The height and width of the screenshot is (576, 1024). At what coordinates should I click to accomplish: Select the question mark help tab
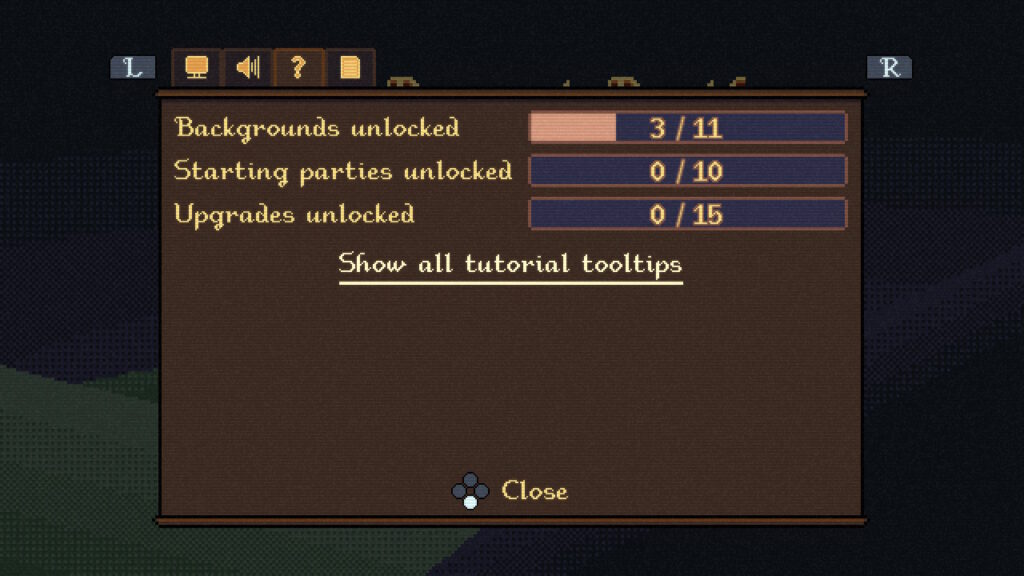[x=298, y=68]
